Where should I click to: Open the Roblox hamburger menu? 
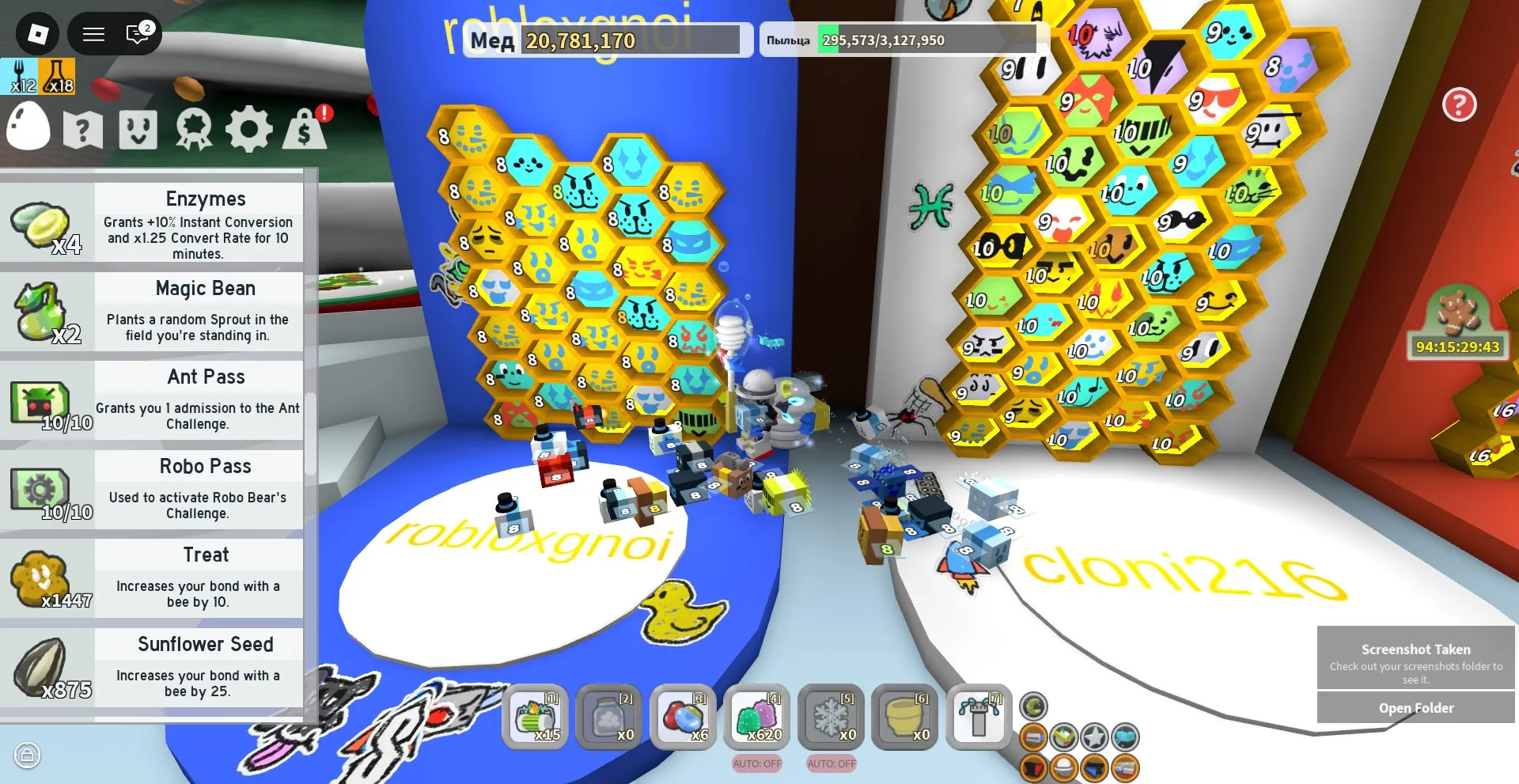pyautogui.click(x=93, y=33)
